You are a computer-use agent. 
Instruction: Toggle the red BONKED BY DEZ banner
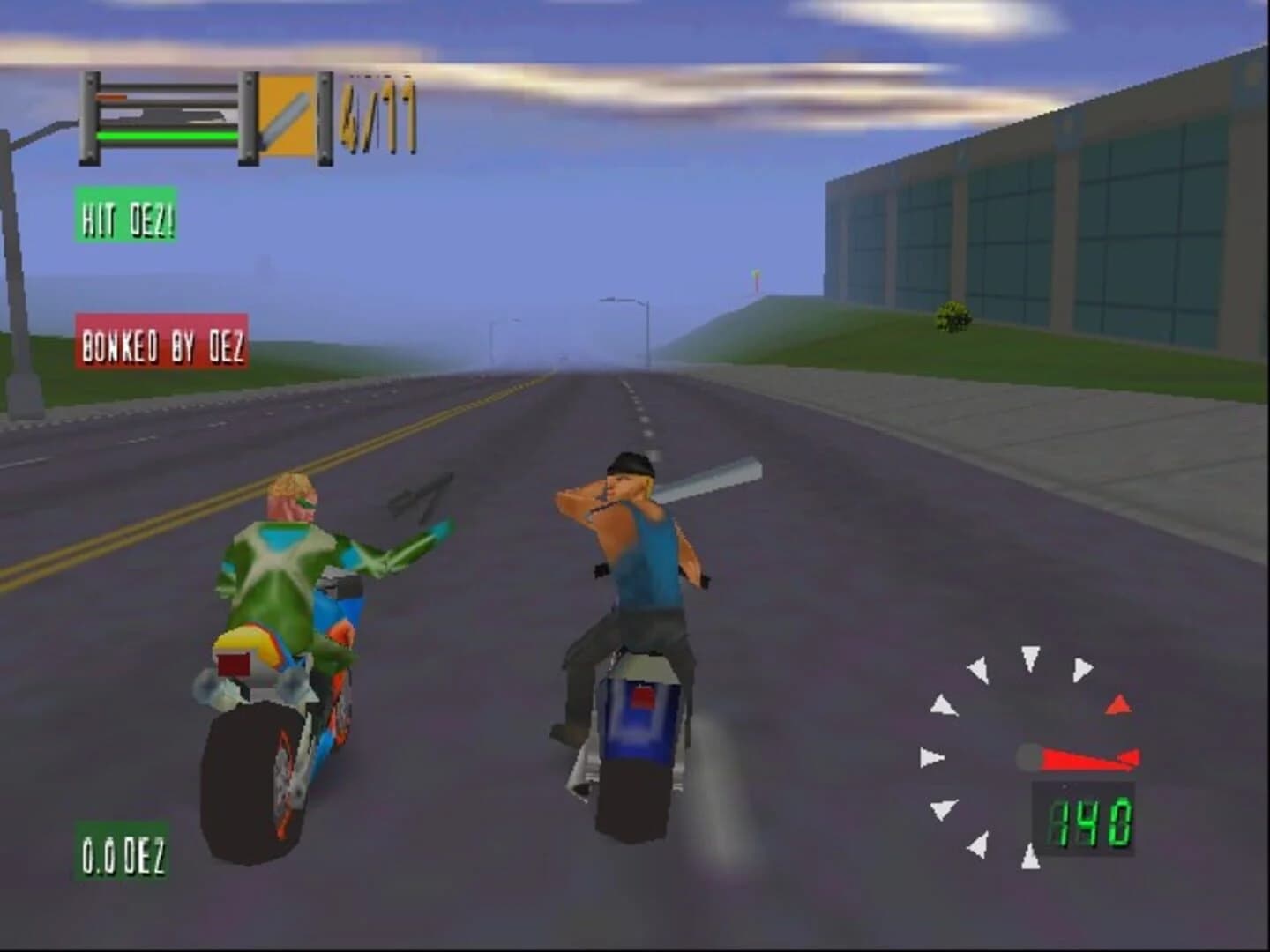pyautogui.click(x=163, y=343)
